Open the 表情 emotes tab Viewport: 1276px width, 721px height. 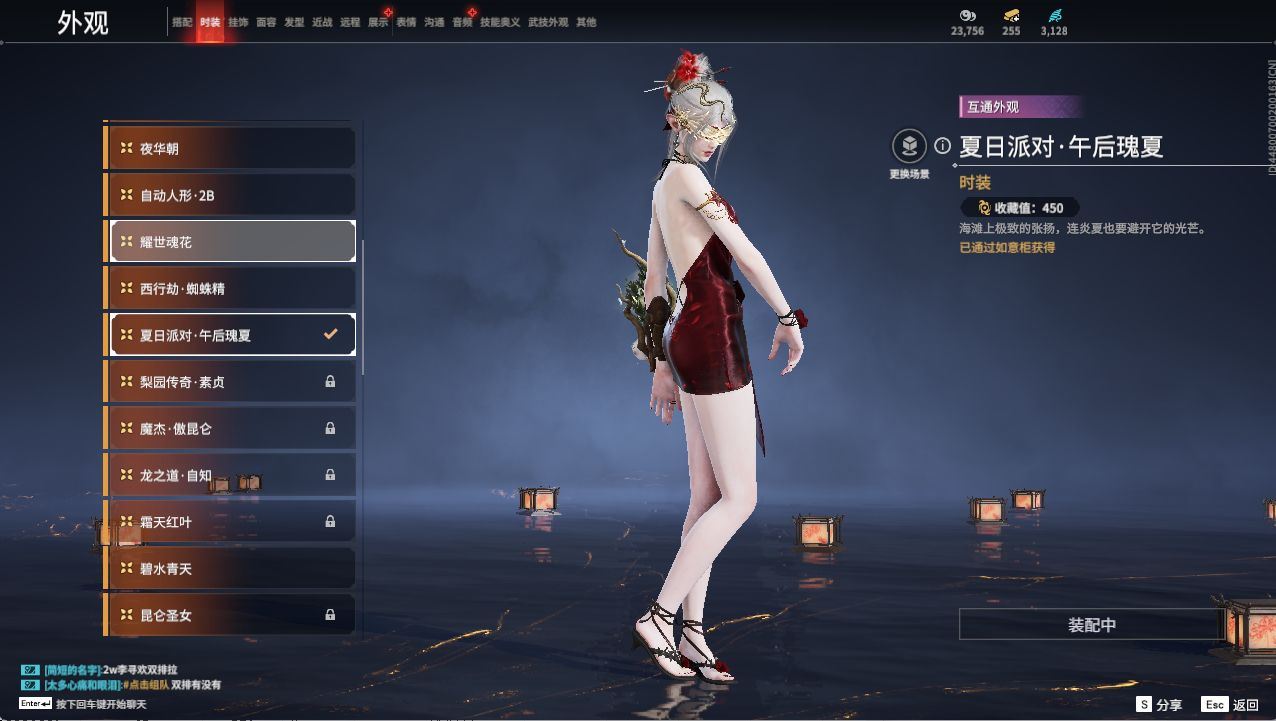tap(406, 22)
